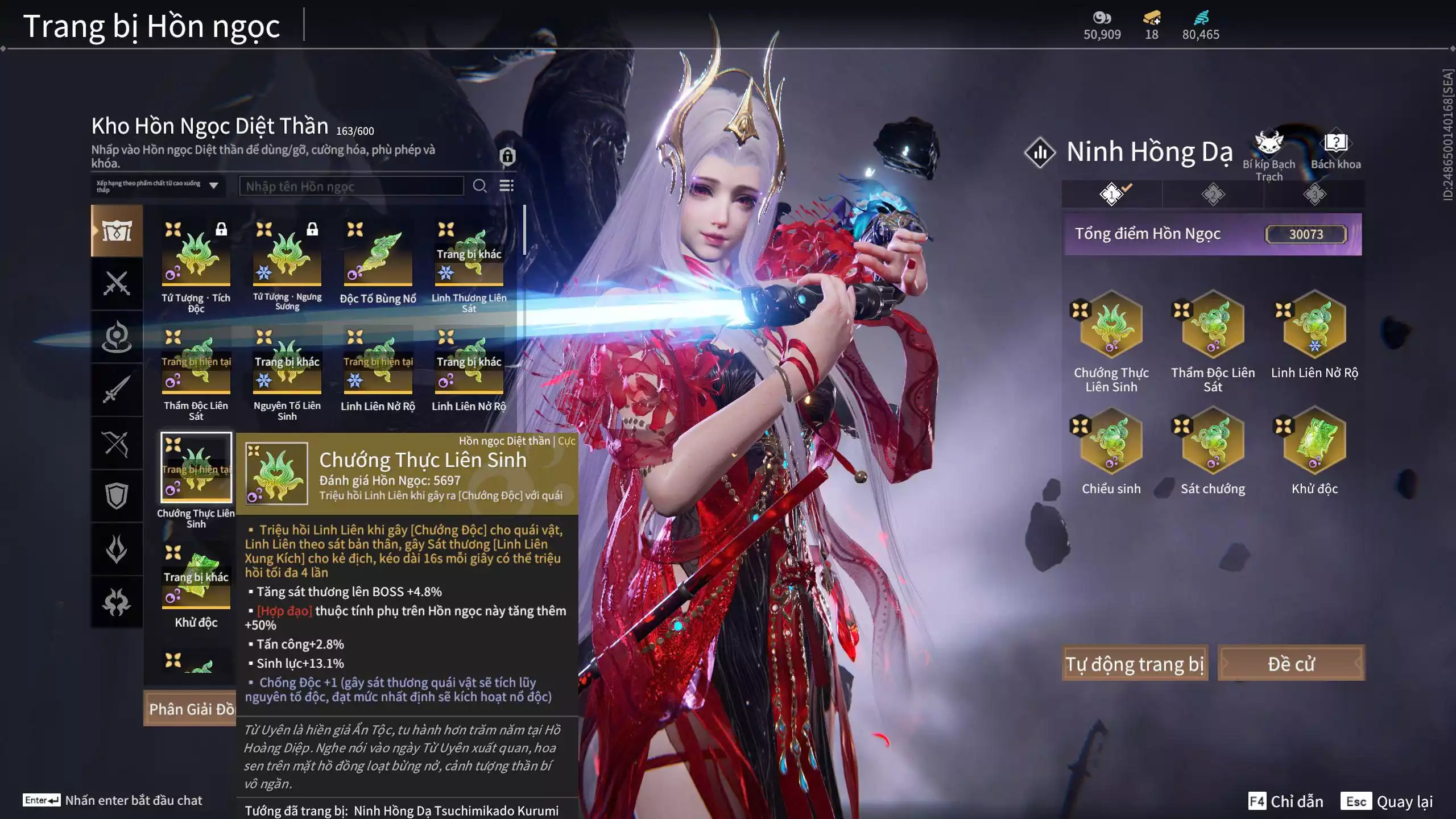Switch to the second loadout tab

click(x=1213, y=195)
